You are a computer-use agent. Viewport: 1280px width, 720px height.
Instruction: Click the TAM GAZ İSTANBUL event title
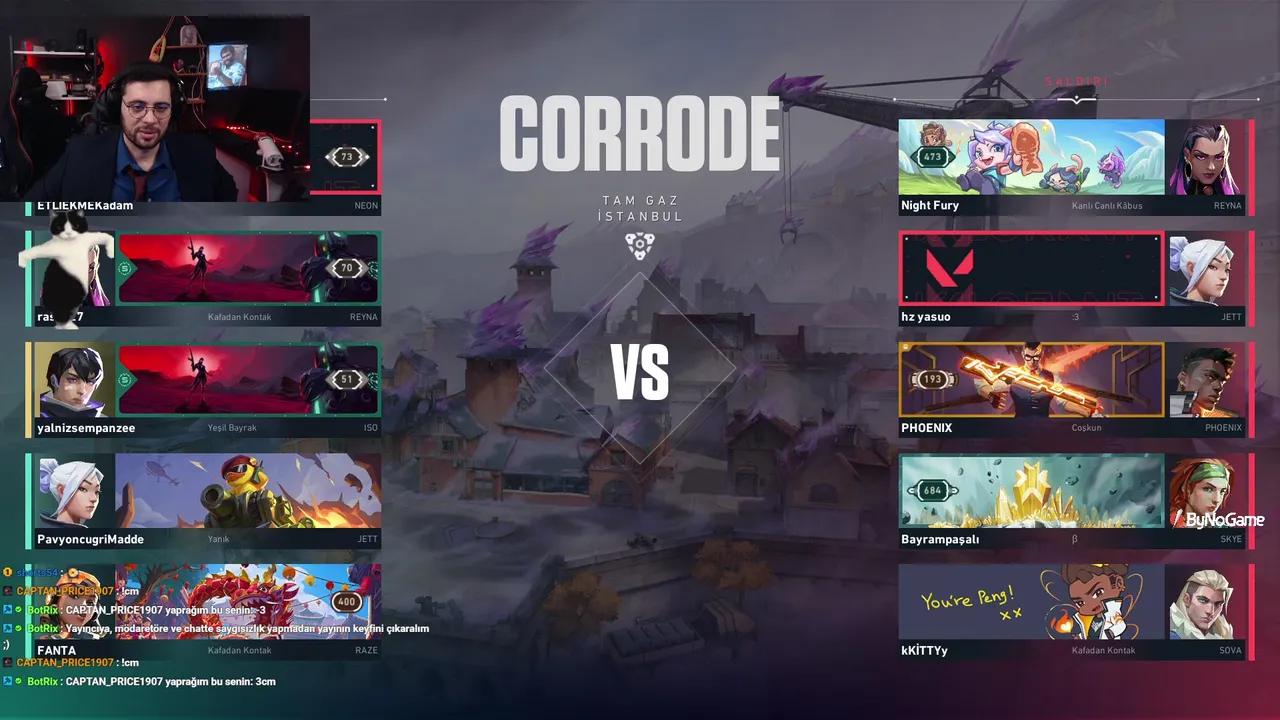[640, 207]
